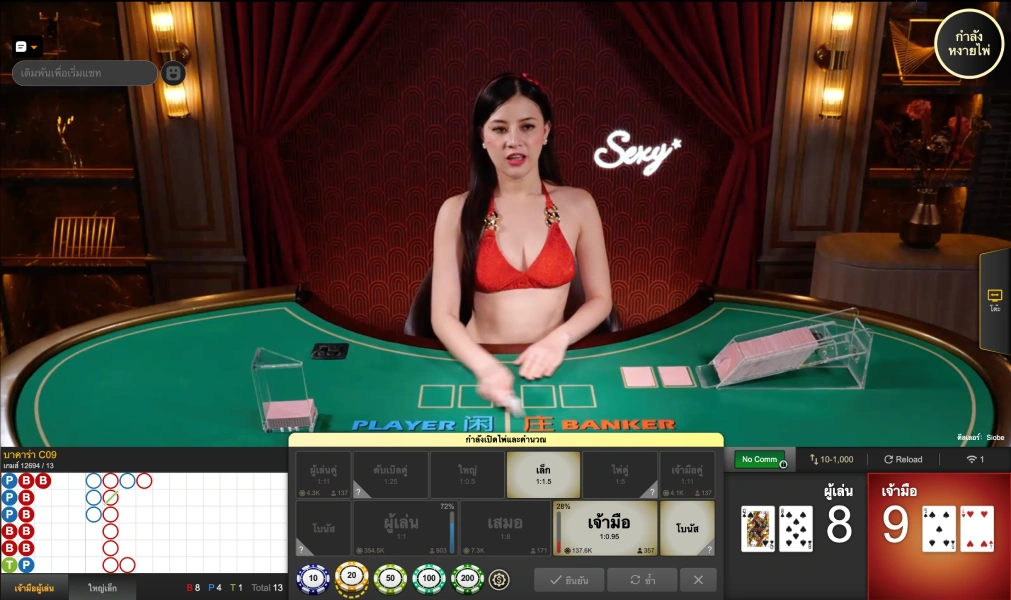Toggle the No Comm mode

coord(760,460)
